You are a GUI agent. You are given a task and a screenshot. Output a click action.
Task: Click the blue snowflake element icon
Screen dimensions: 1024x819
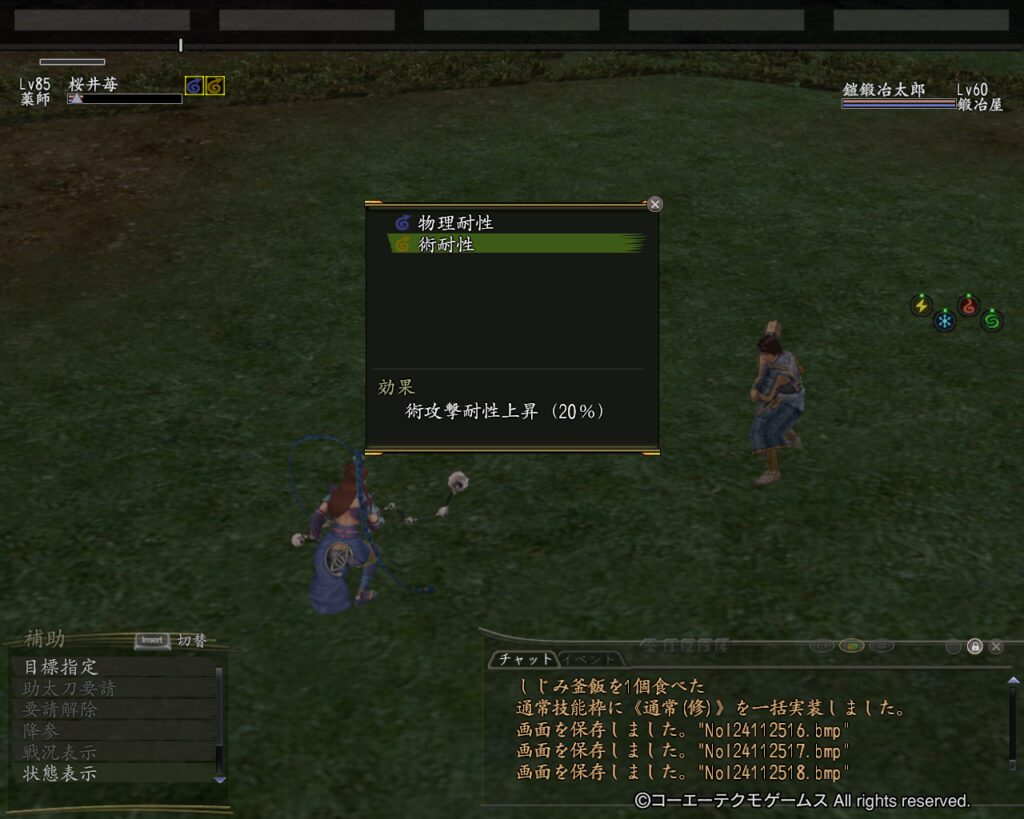tap(945, 321)
